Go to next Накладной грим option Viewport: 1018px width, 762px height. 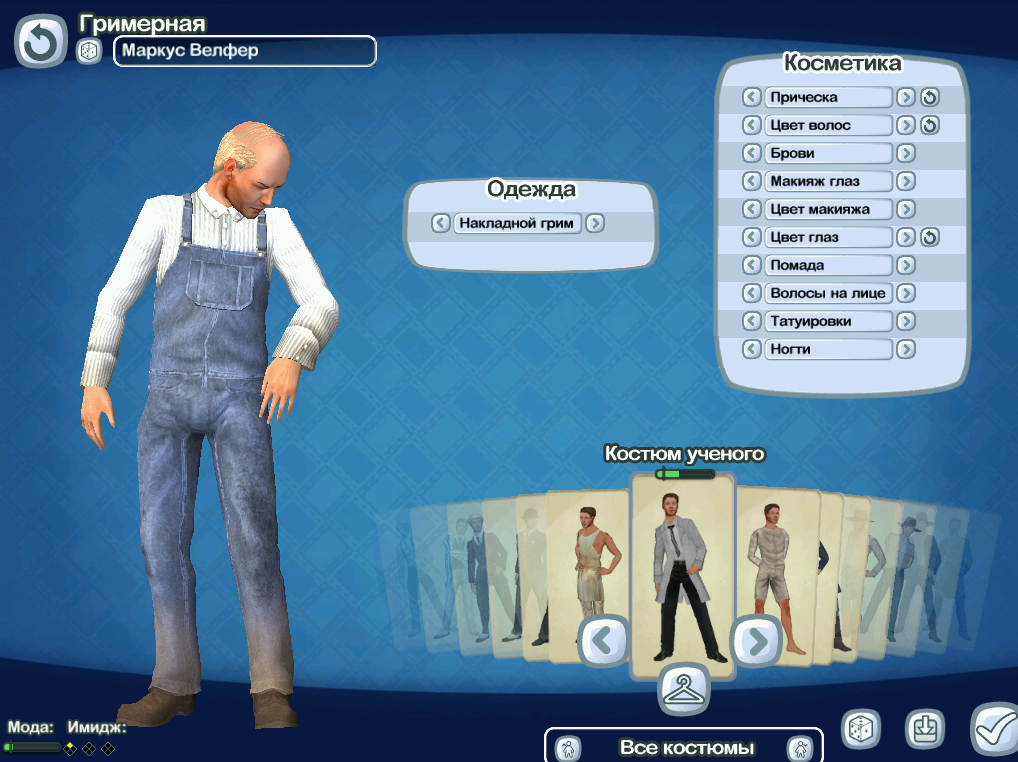pos(595,223)
